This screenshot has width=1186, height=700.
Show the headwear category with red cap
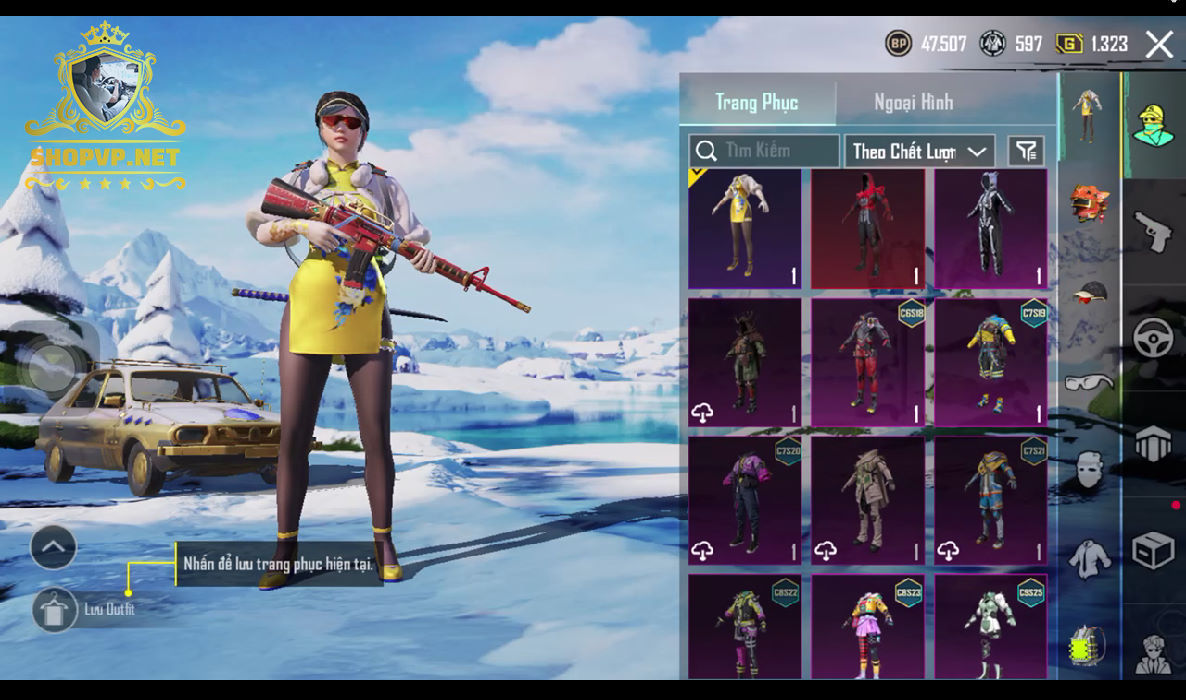(x=1089, y=291)
